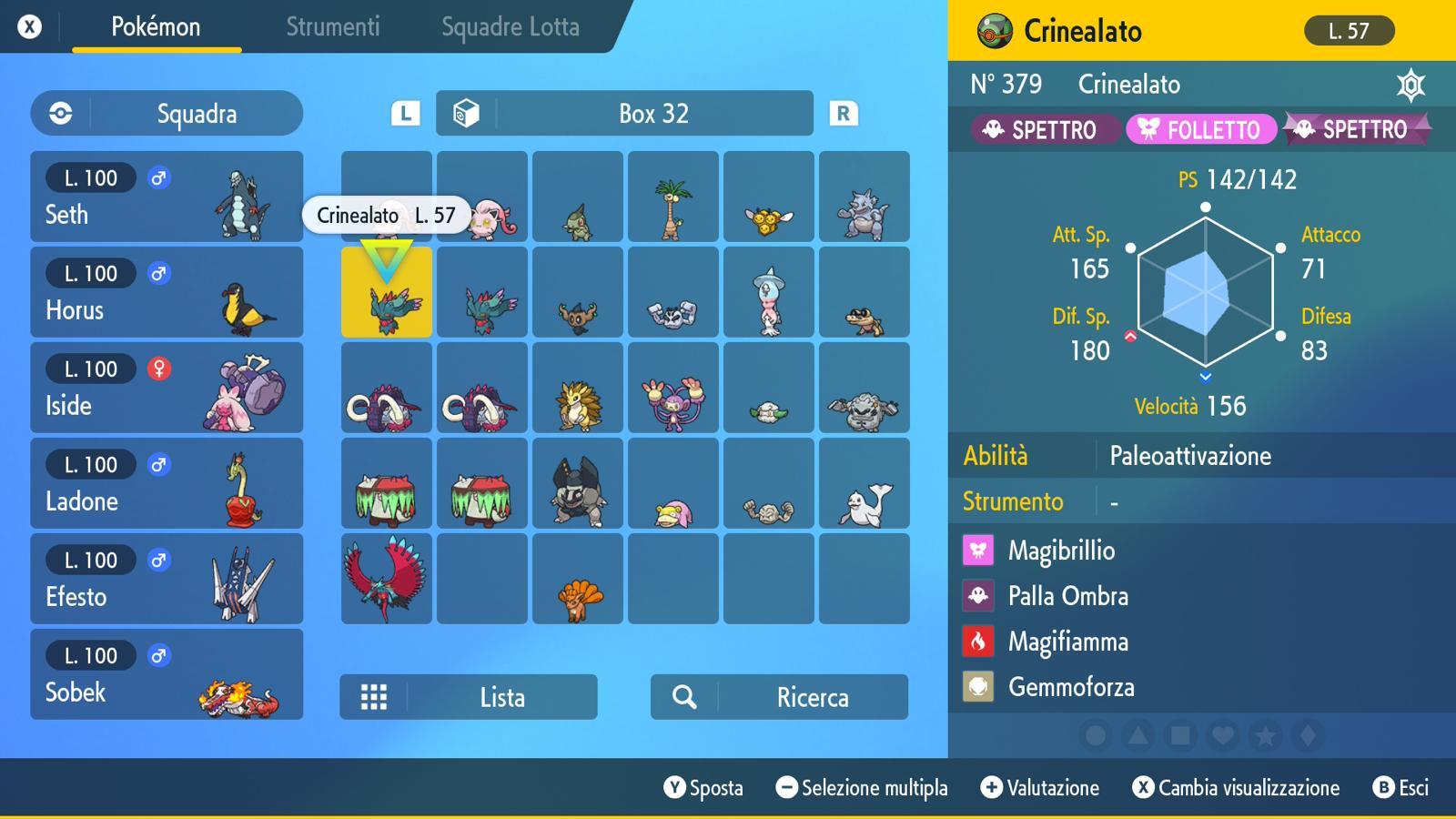This screenshot has height=819, width=1456.
Task: Select the highlighted Crinealato box slot
Action: click(387, 292)
